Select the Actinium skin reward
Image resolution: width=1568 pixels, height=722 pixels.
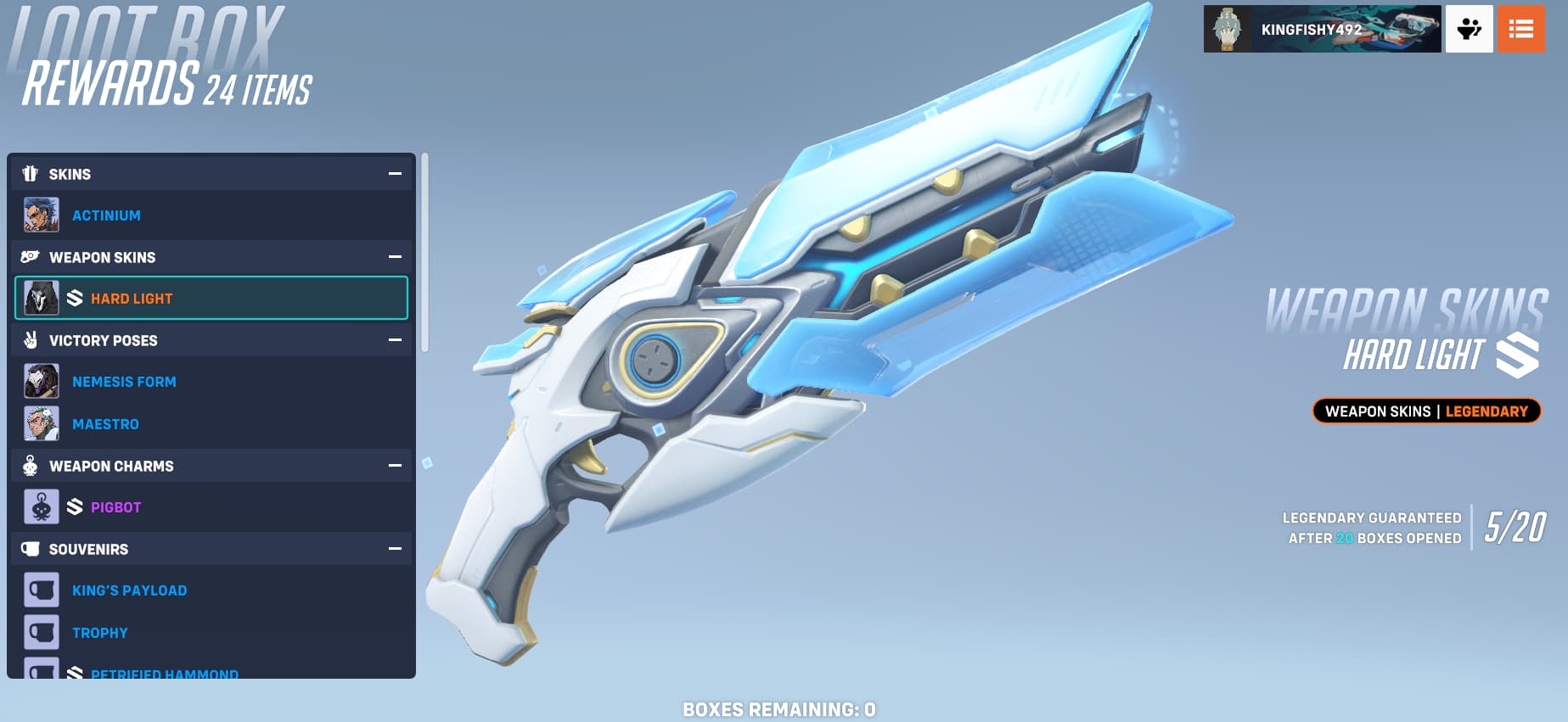pos(106,215)
